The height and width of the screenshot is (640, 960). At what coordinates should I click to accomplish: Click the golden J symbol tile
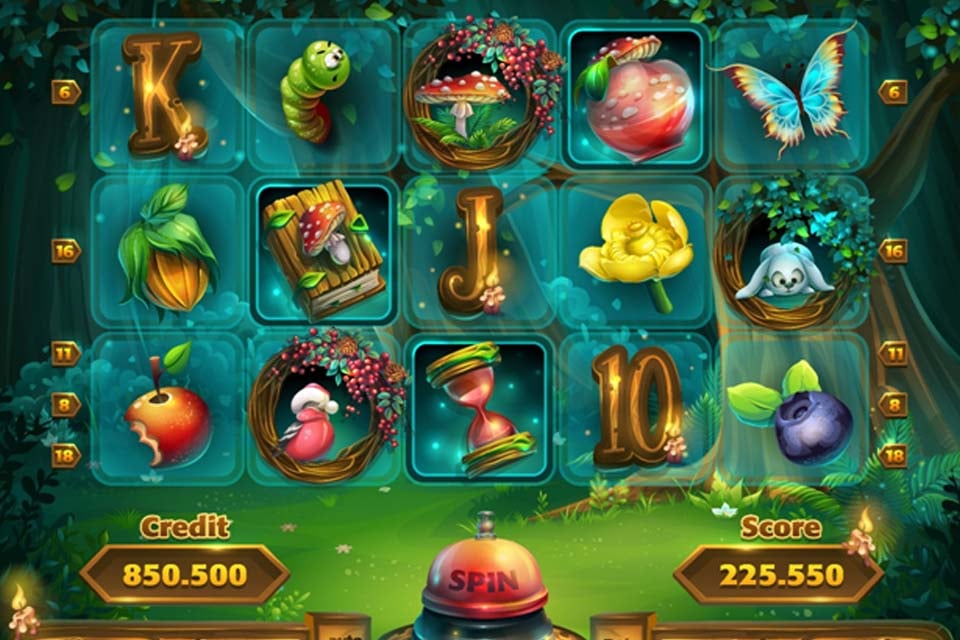pos(478,252)
